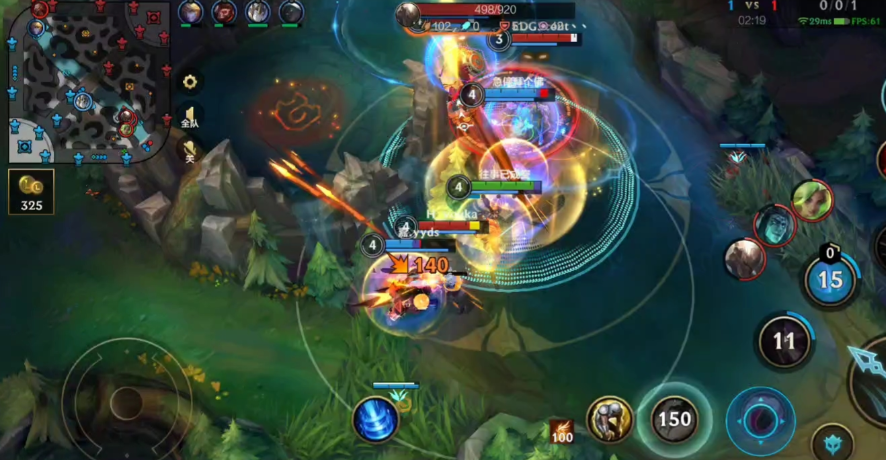Tap the minimap in the corner
The image size is (886, 460).
[x=85, y=80]
